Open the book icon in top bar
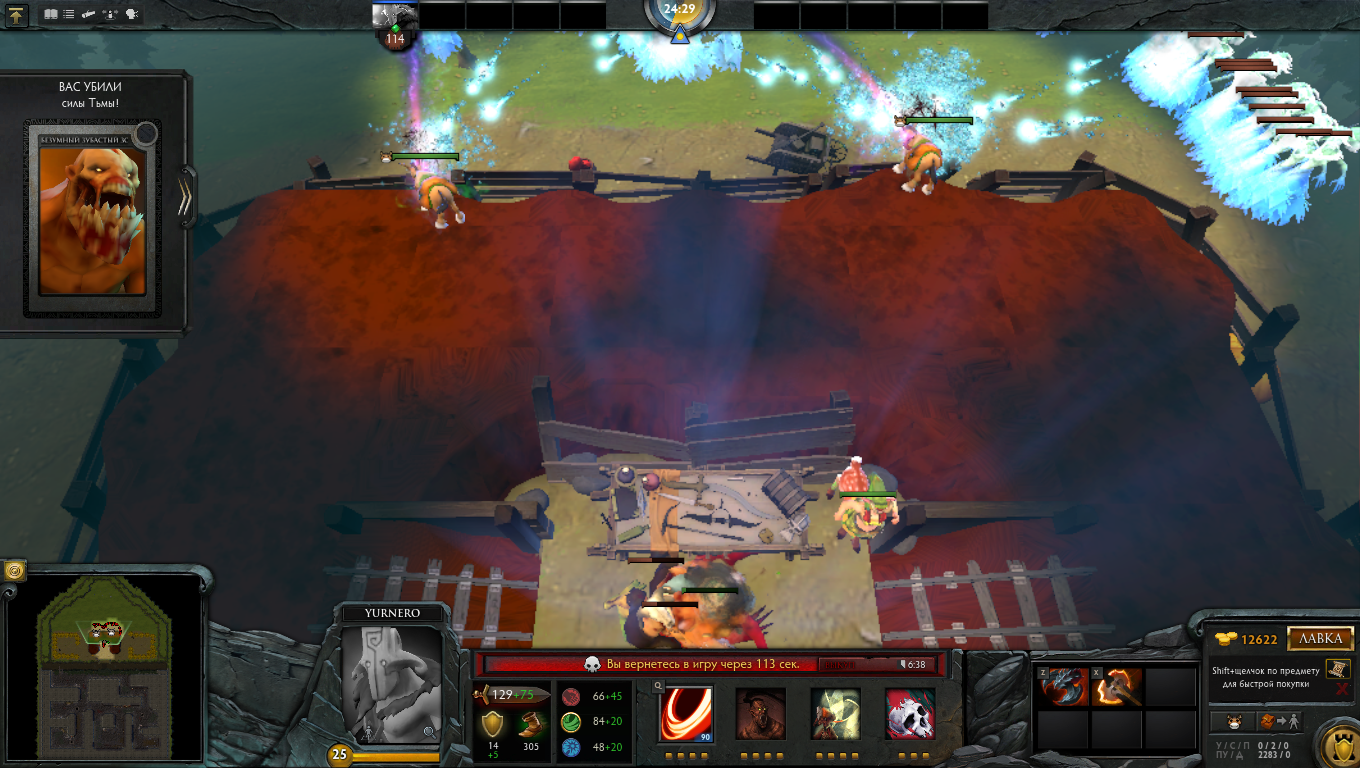This screenshot has width=1360, height=768. point(51,15)
